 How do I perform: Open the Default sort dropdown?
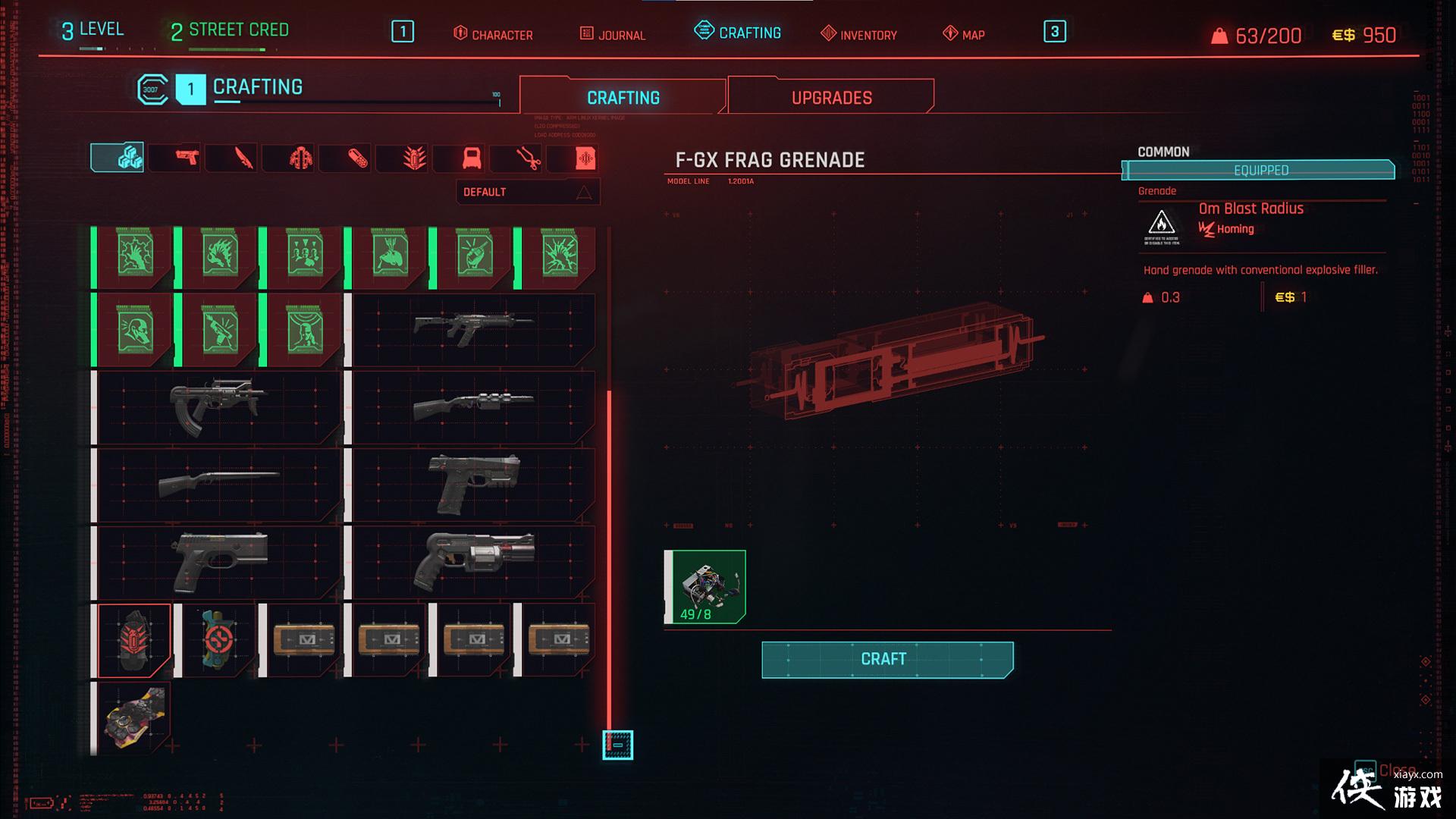(x=528, y=192)
